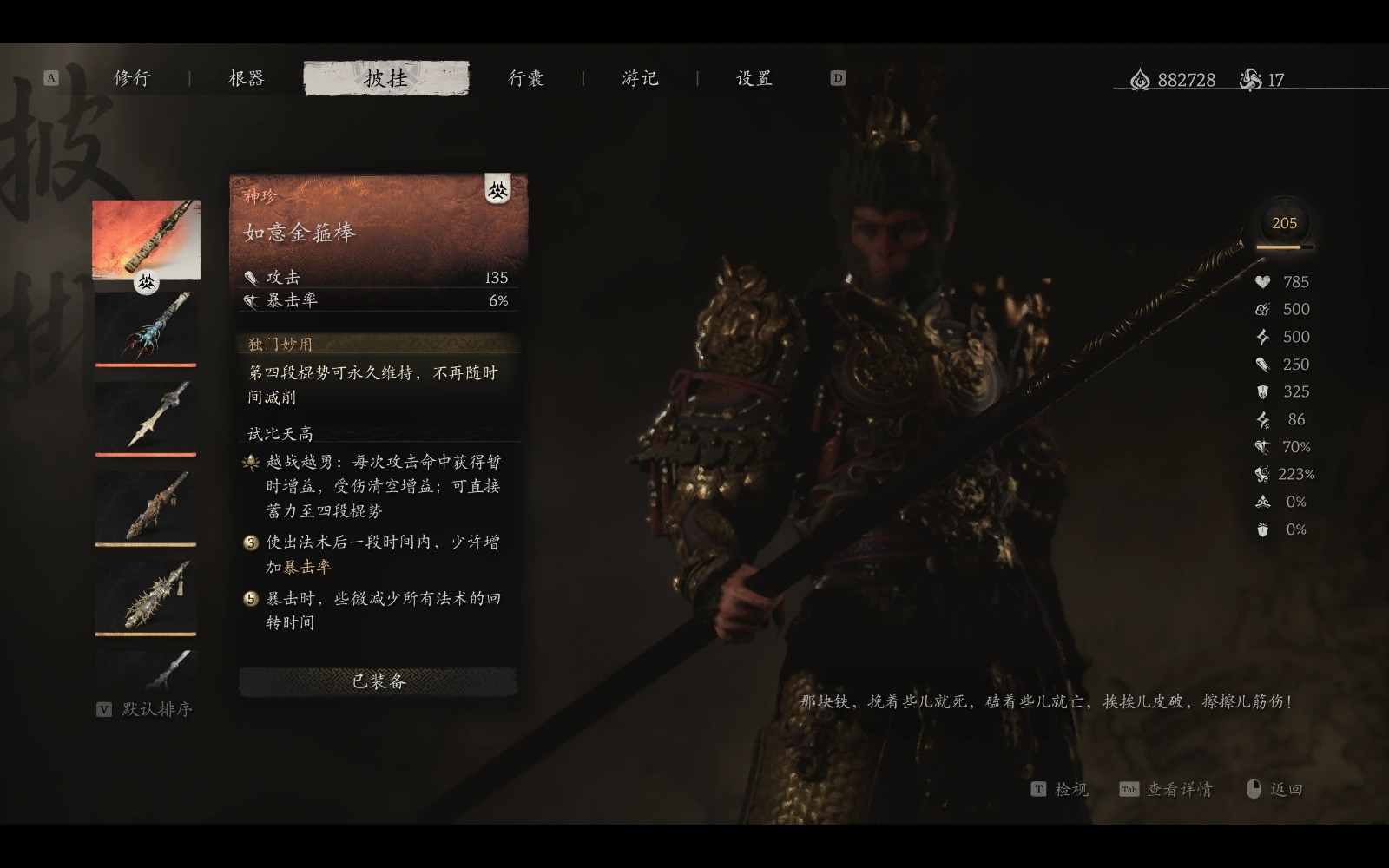Click the 越战越勇 perk icon
This screenshot has height=868, width=1389.
[250, 463]
